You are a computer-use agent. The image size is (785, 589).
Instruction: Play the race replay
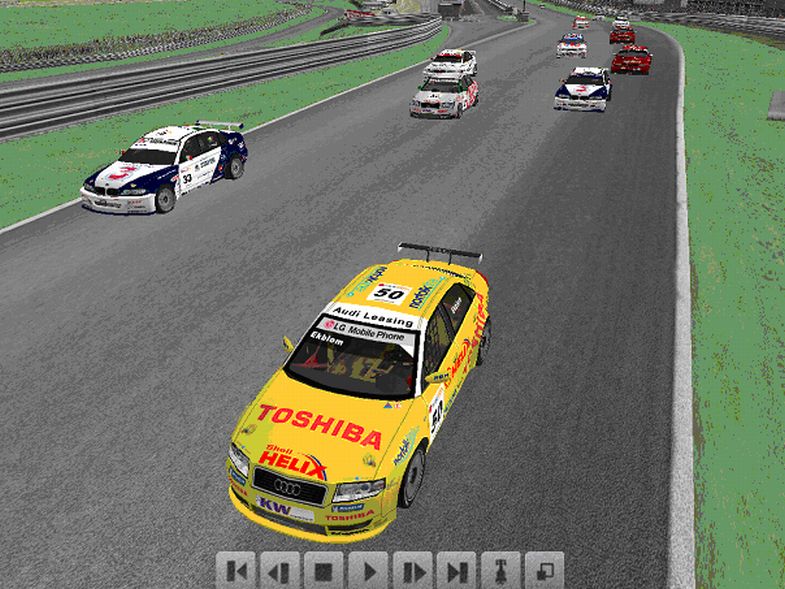[x=369, y=571]
